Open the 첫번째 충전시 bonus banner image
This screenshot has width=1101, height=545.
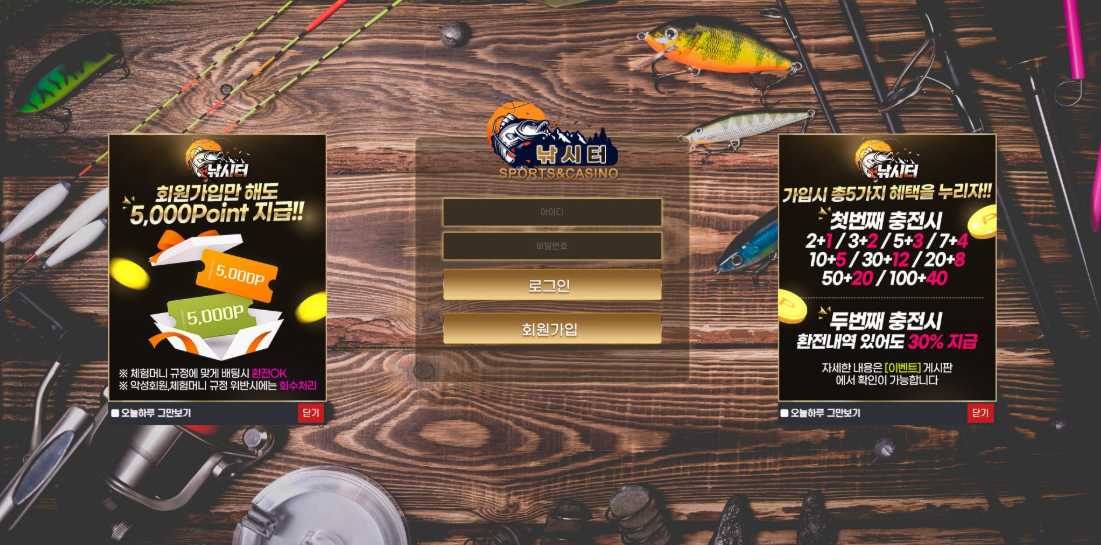887,268
